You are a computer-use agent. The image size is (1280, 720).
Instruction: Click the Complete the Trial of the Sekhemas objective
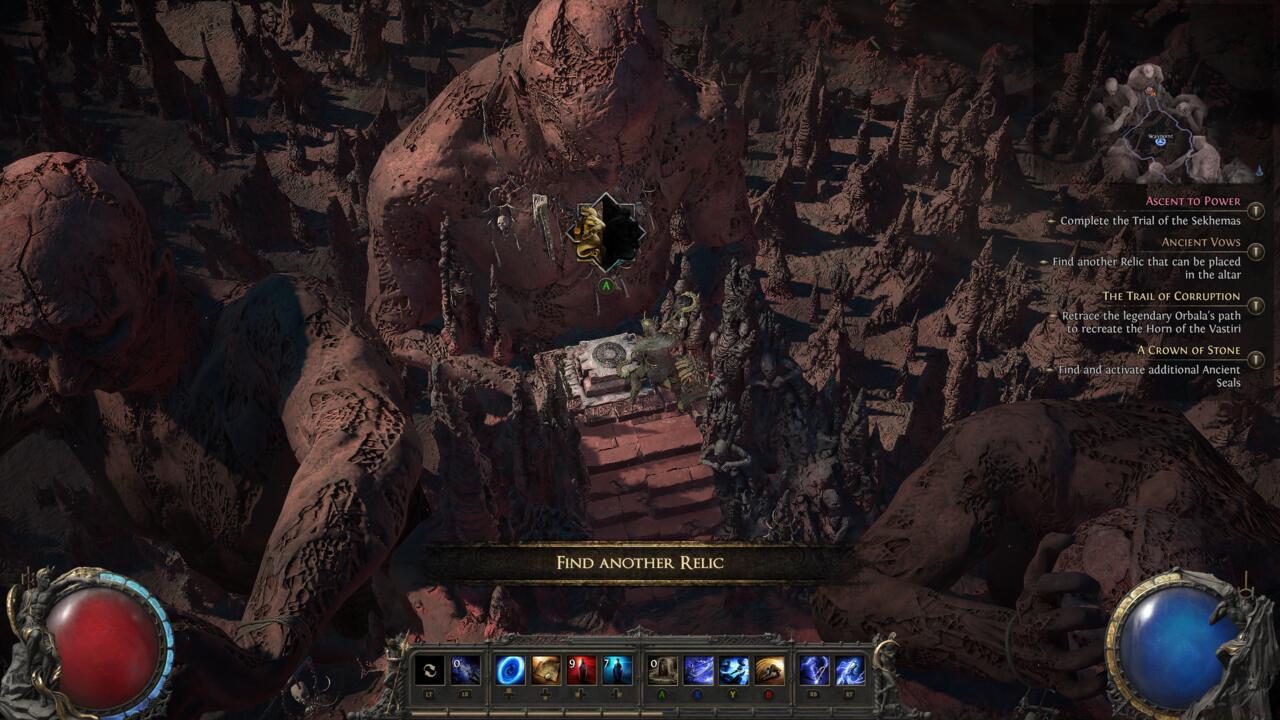point(1151,220)
